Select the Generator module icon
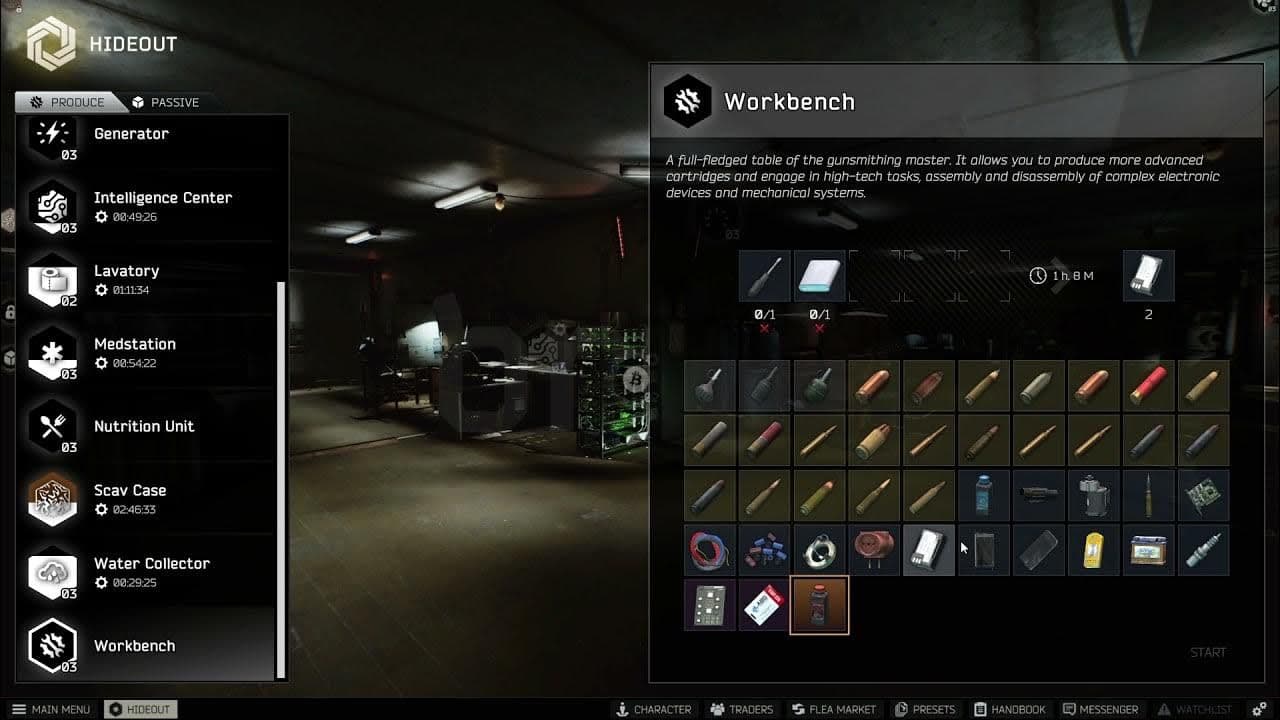 point(52,135)
